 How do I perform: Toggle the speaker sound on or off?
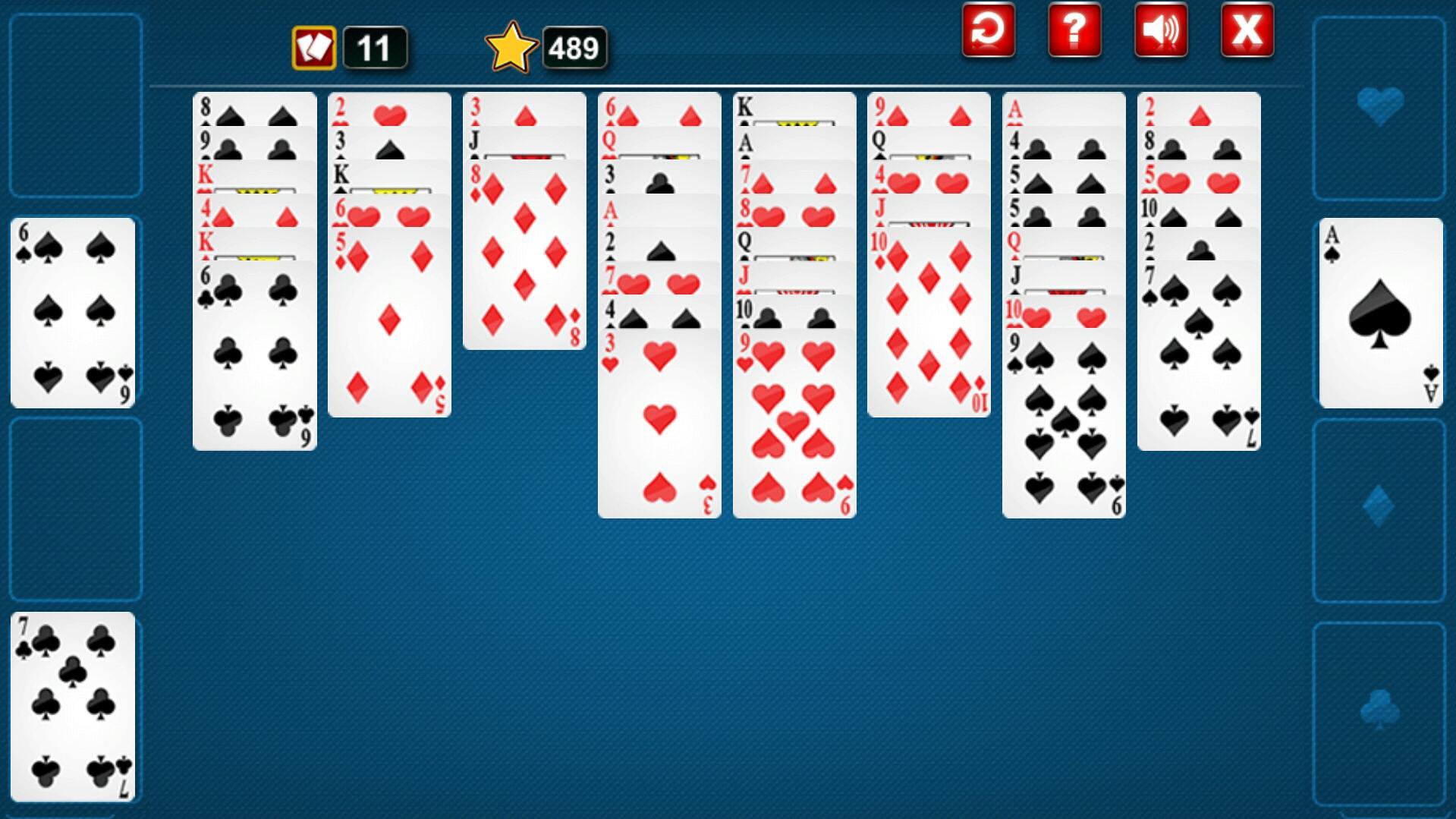[1161, 32]
